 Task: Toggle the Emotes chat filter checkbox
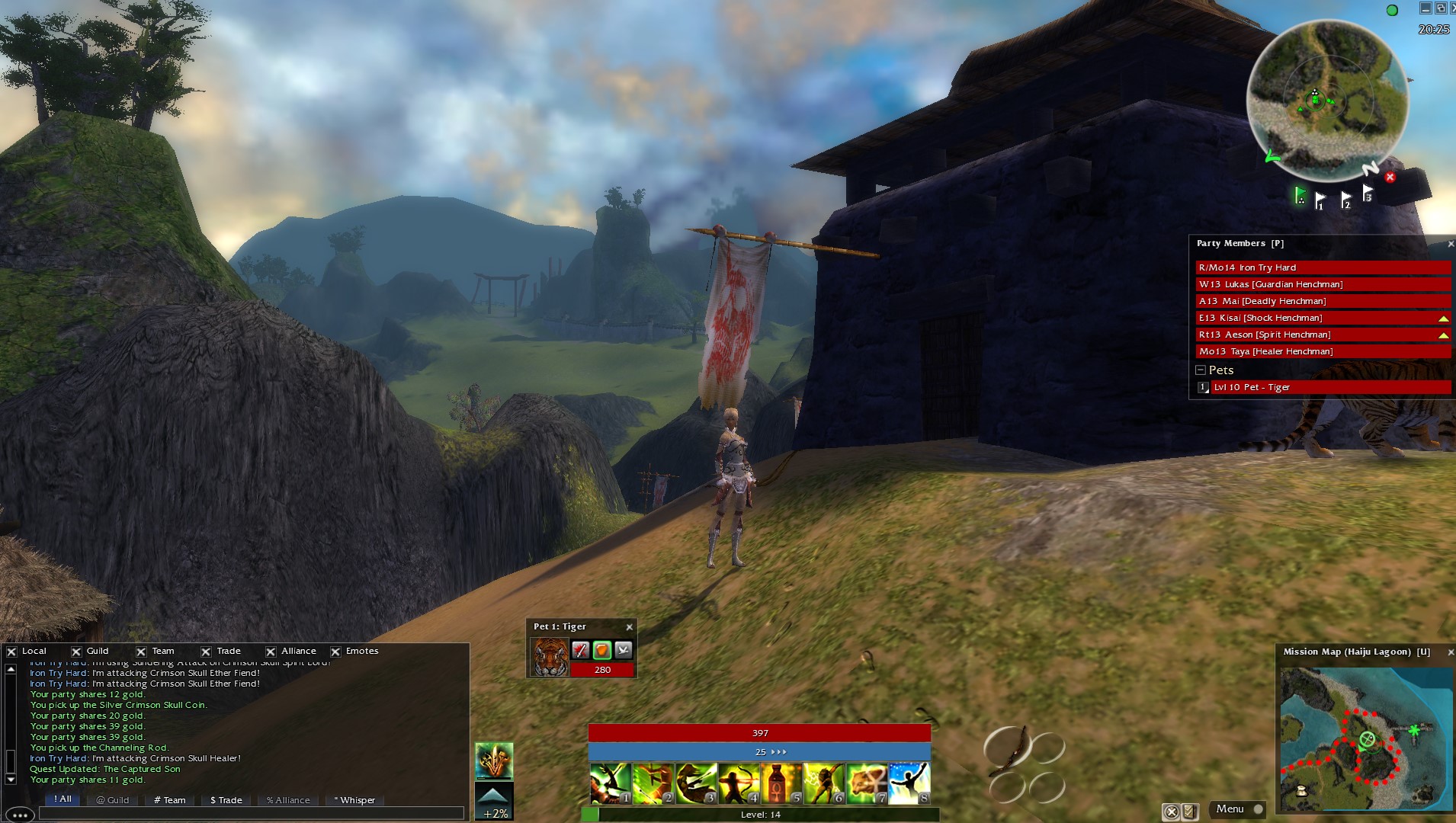335,652
